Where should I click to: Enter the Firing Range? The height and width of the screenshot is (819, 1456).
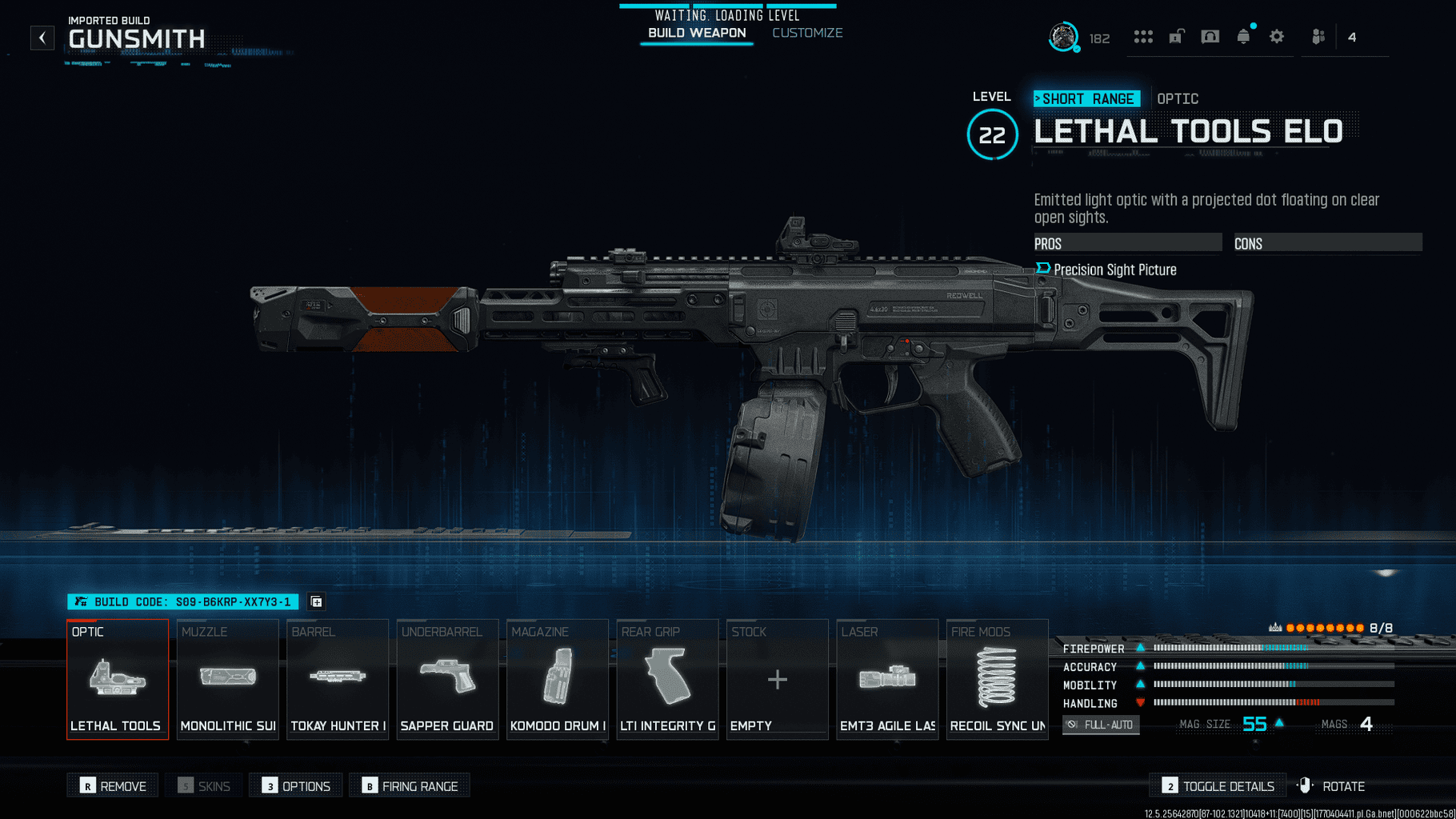(410, 786)
